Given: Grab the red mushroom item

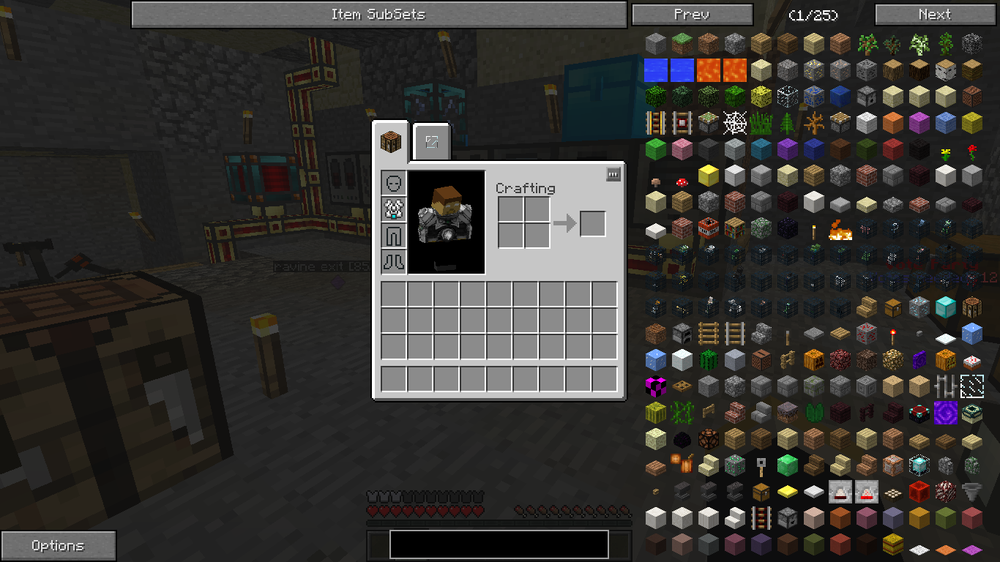Looking at the screenshot, I should 682,183.
